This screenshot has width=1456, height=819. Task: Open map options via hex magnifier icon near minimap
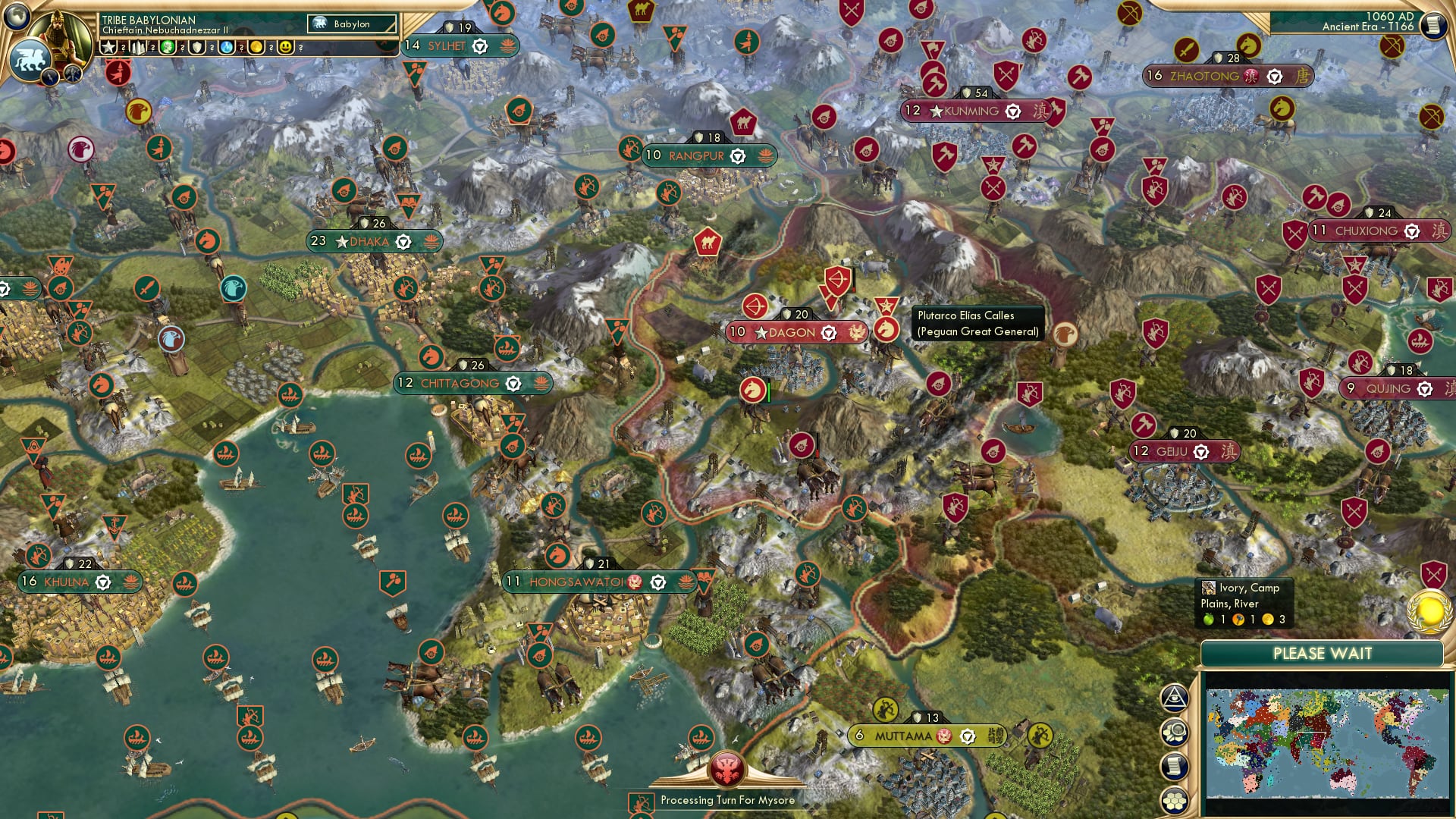[1175, 731]
